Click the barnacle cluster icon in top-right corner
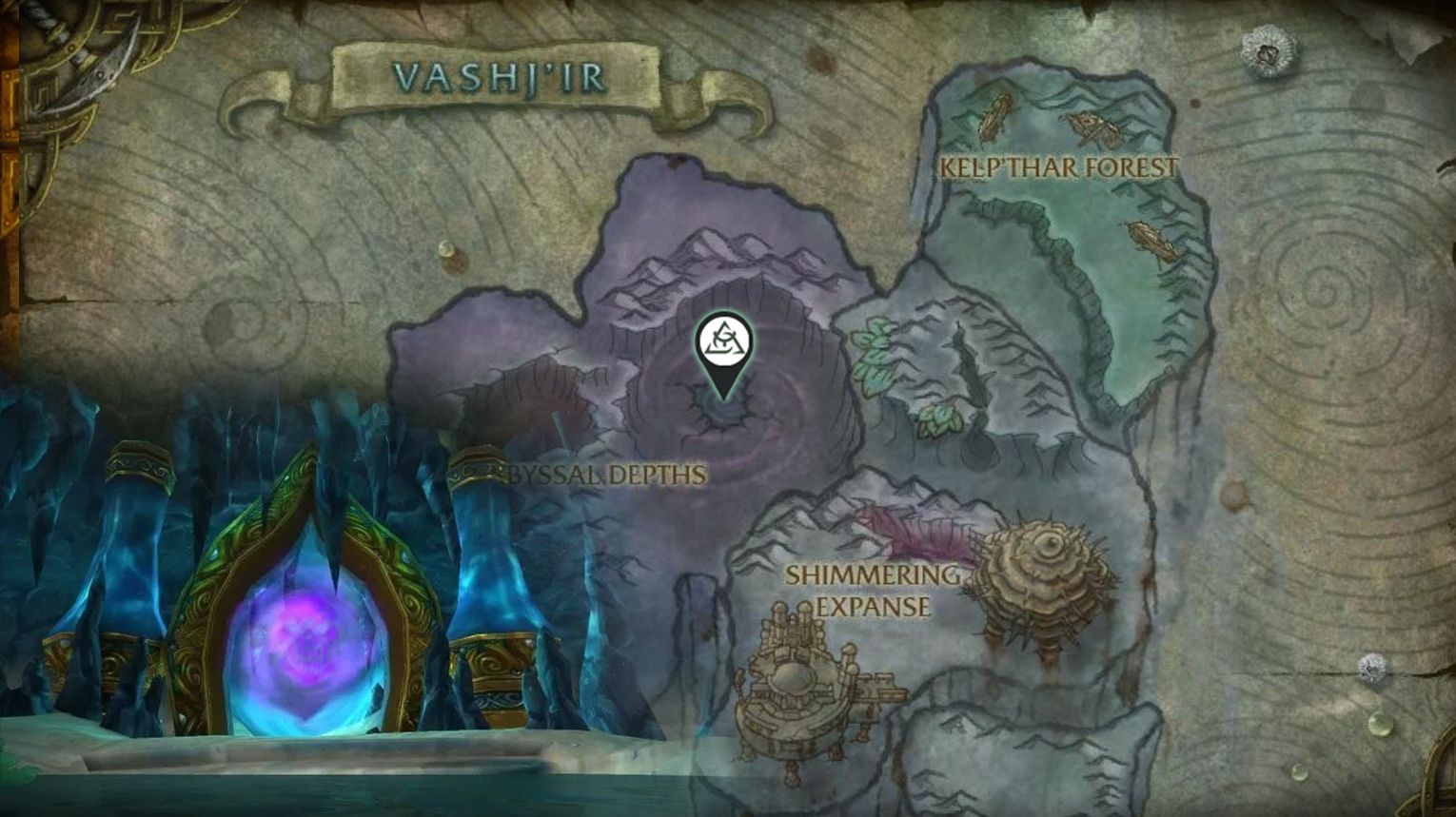Screen dimensions: 1456x817 (x=1266, y=49)
